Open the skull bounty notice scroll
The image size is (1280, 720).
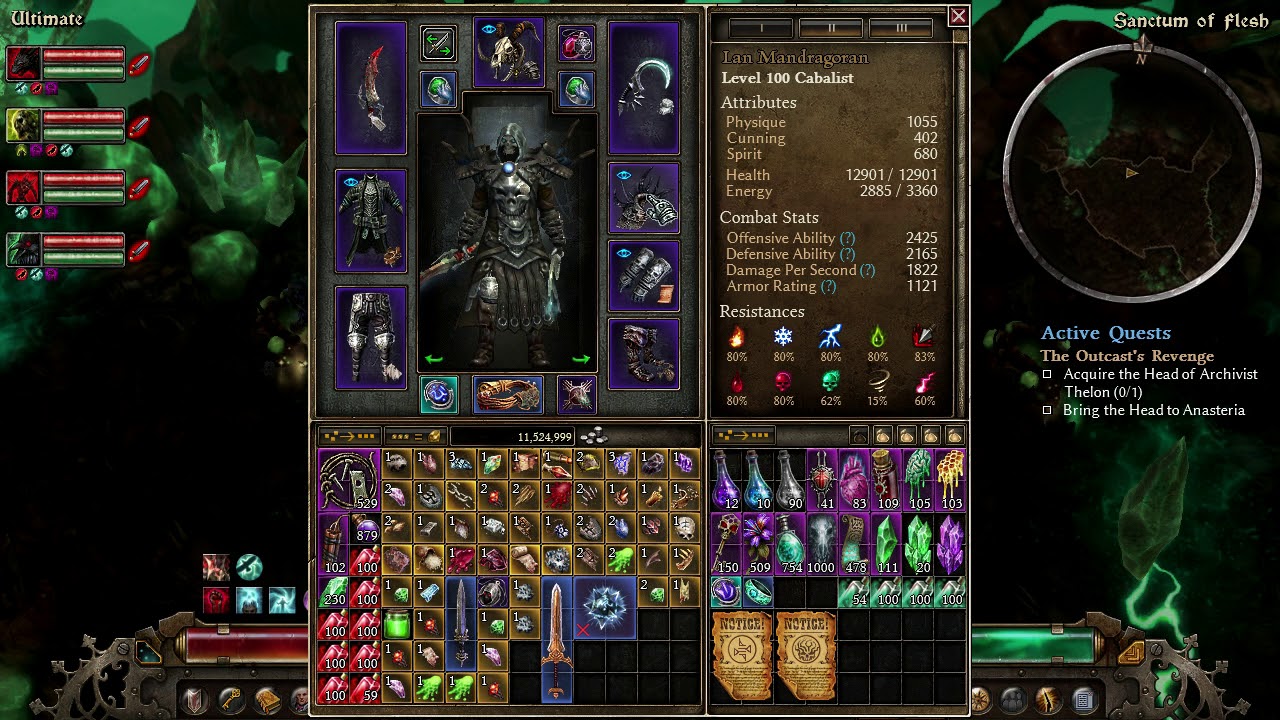pyautogui.click(x=804, y=655)
